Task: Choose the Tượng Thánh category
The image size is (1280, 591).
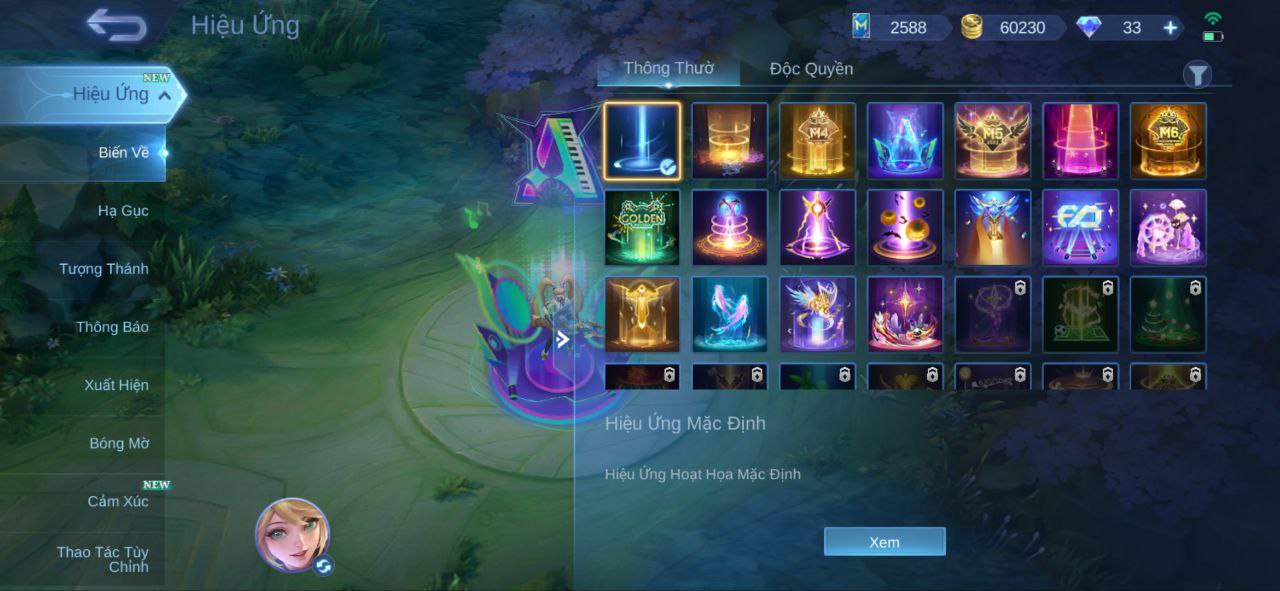Action: point(104,269)
